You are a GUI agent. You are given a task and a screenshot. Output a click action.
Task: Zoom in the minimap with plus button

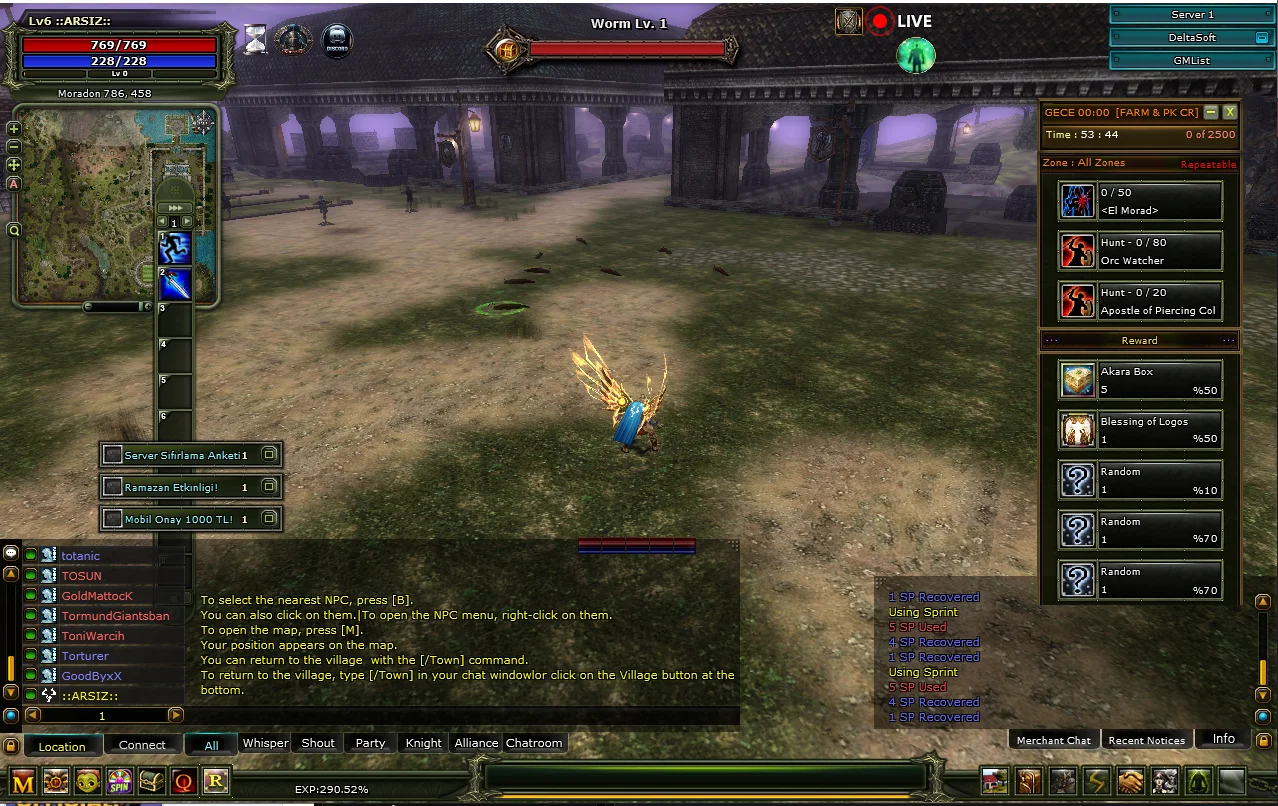(14, 128)
